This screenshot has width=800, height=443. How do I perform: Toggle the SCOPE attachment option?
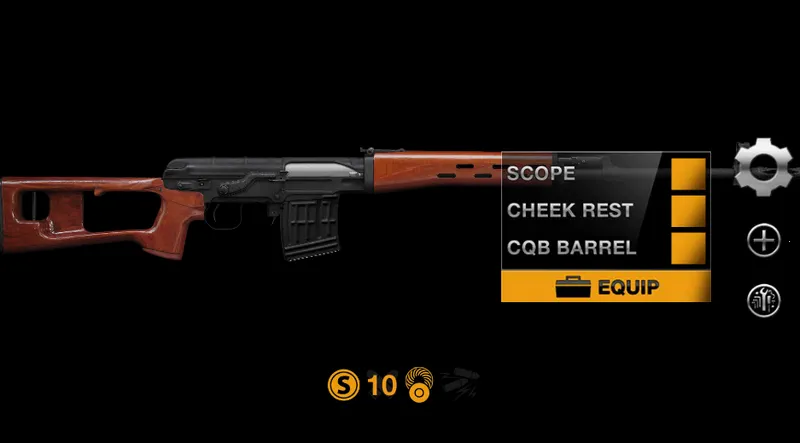coord(688,173)
